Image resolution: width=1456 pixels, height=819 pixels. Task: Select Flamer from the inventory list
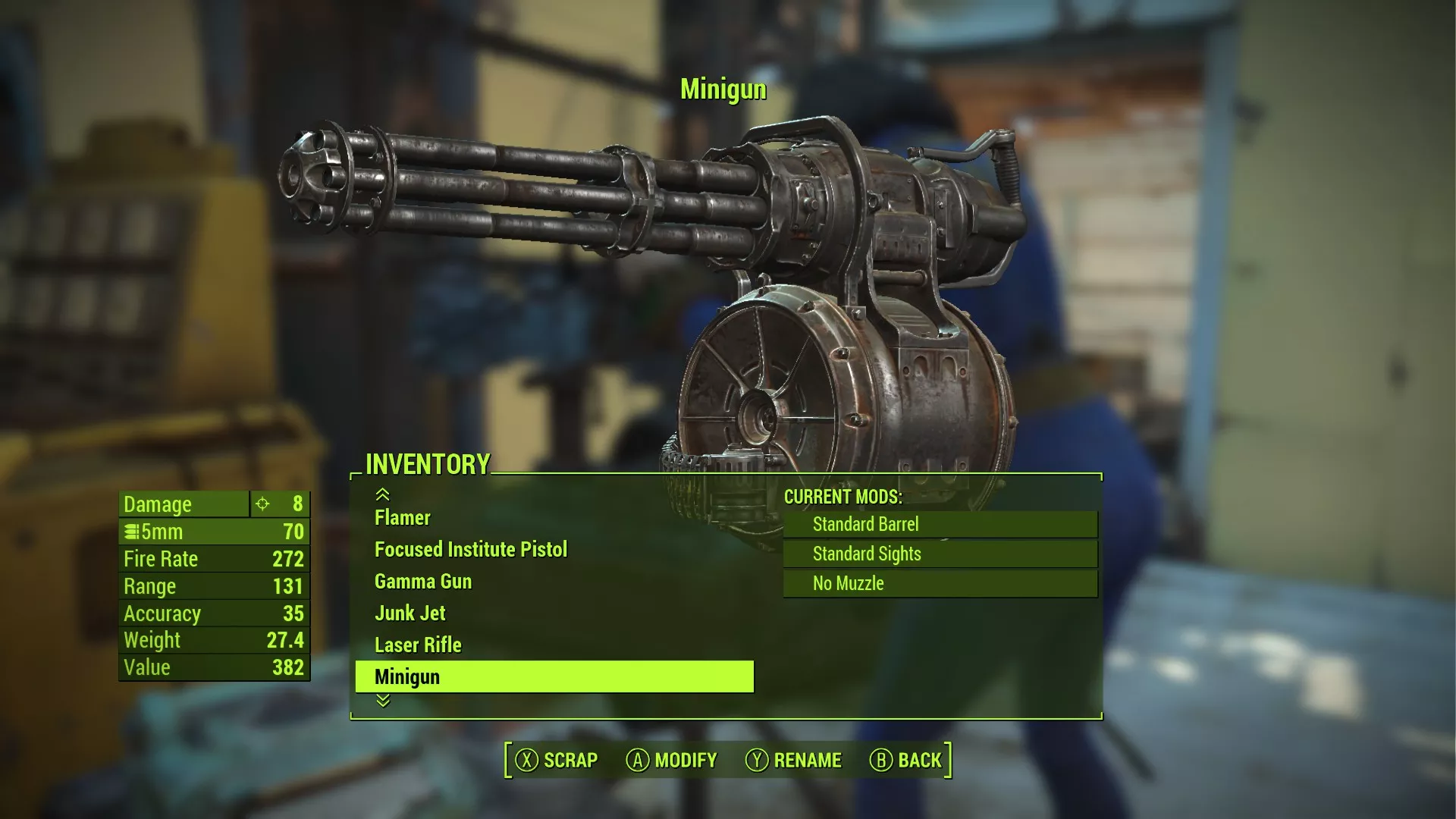click(x=403, y=518)
